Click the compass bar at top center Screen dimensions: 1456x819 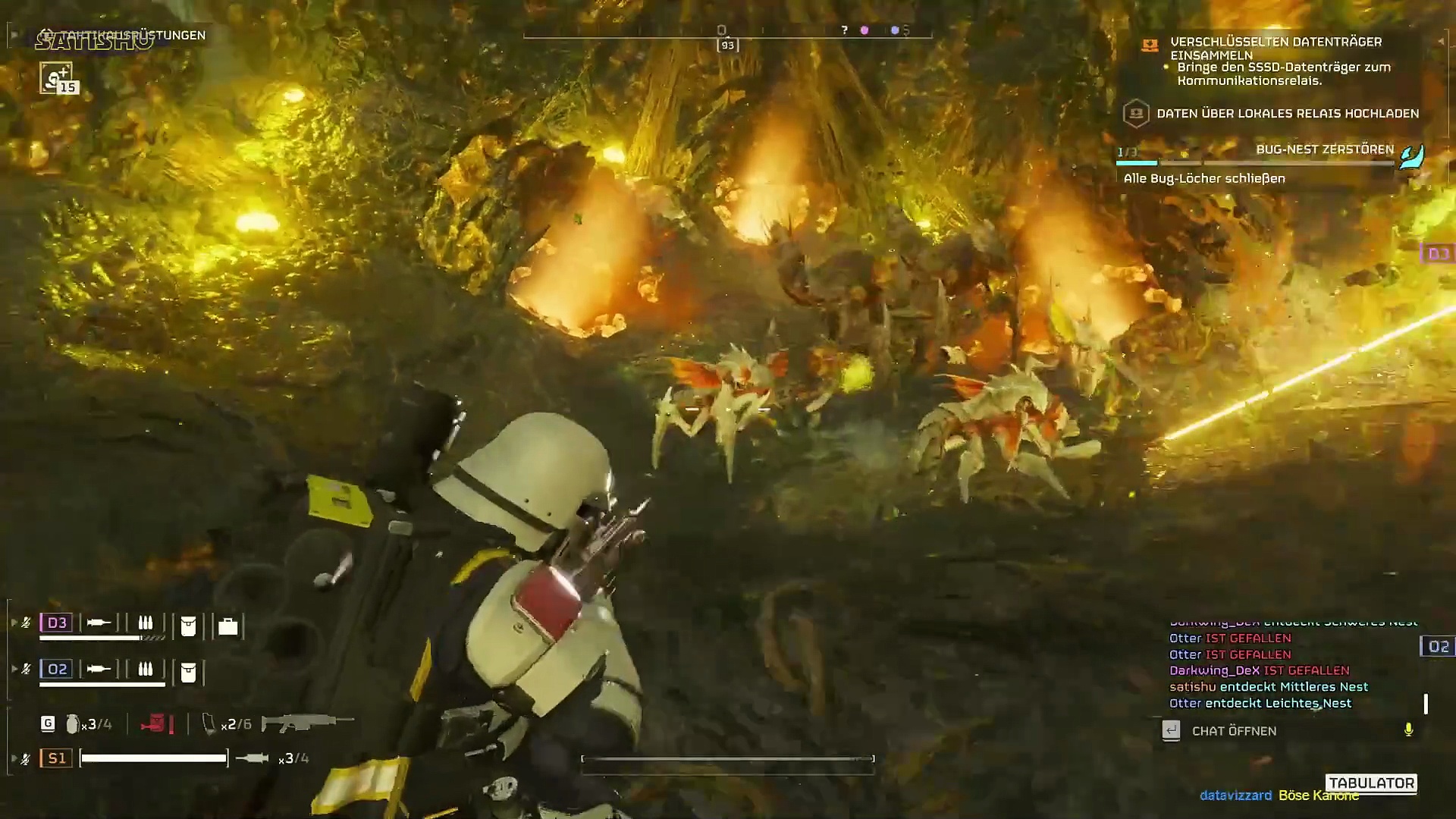pyautogui.click(x=726, y=32)
